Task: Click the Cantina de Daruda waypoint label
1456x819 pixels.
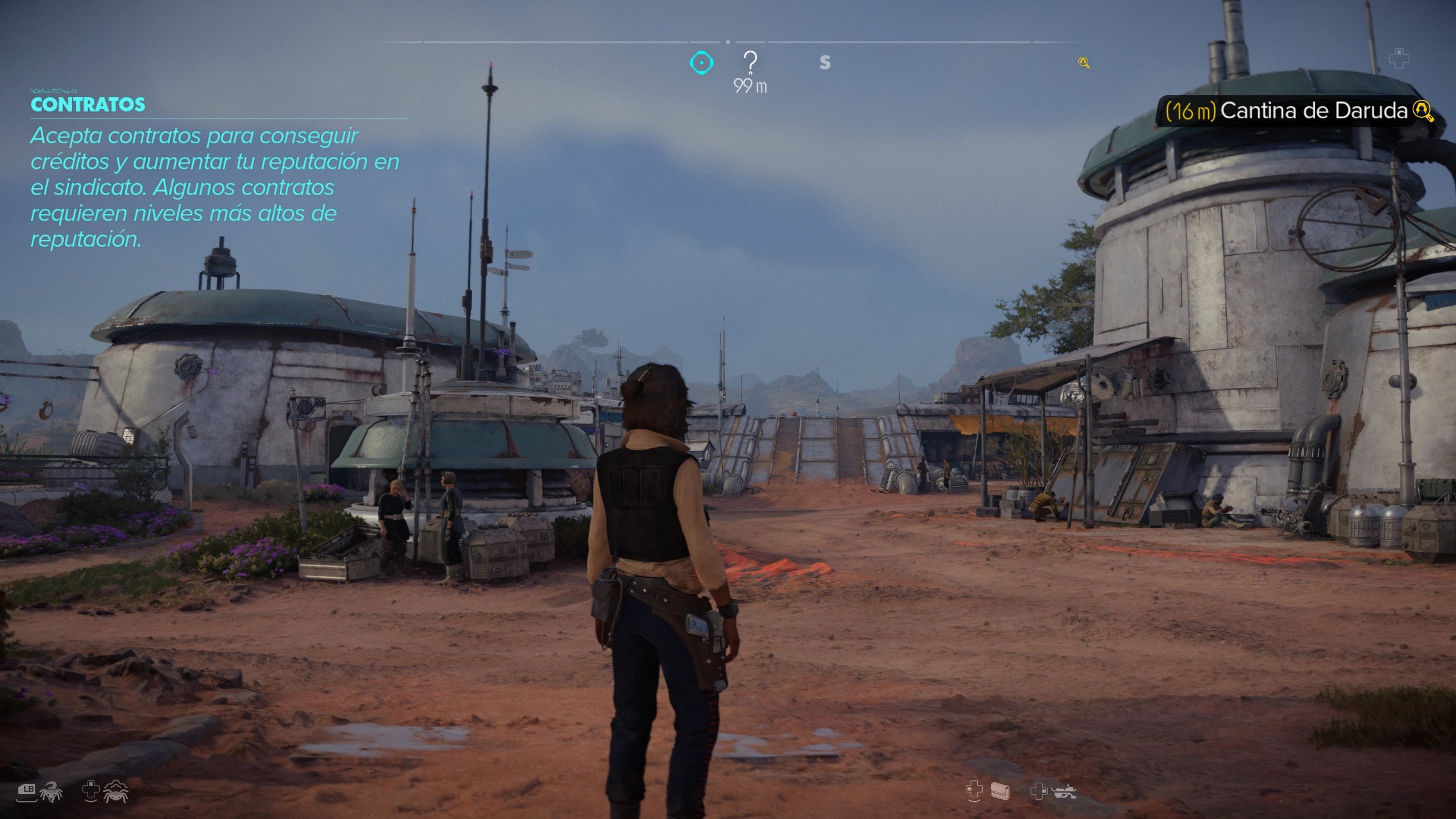Action: tap(1299, 111)
